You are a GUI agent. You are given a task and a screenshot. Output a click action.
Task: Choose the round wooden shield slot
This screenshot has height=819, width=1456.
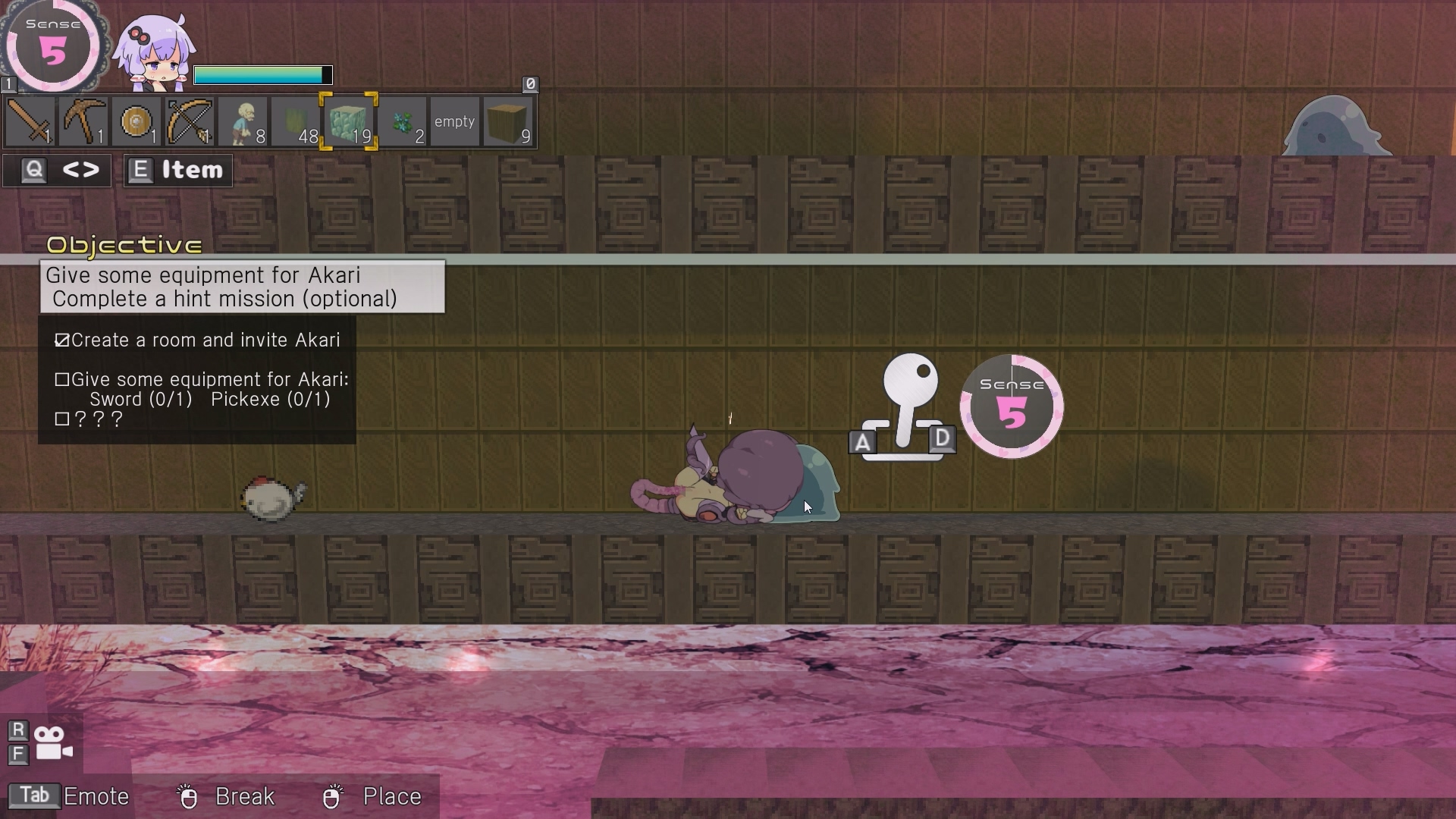point(136,121)
